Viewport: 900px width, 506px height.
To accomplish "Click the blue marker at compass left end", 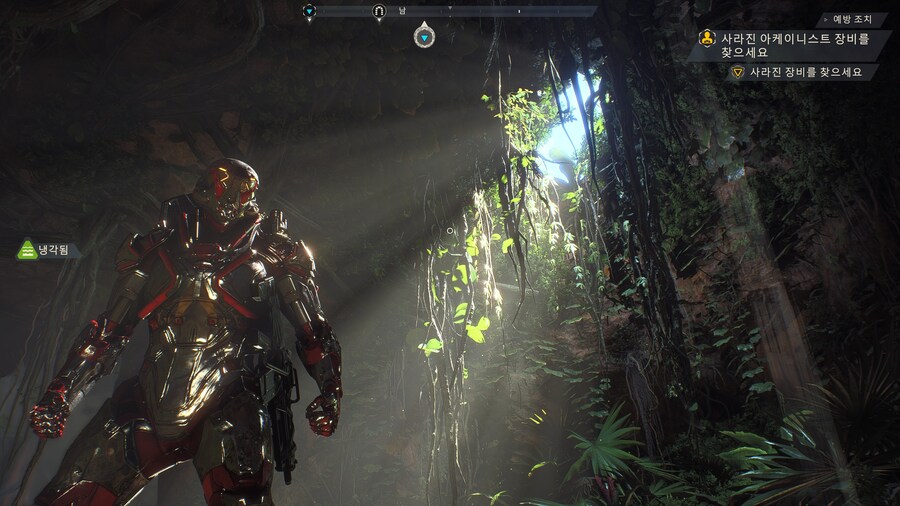I will [x=309, y=12].
